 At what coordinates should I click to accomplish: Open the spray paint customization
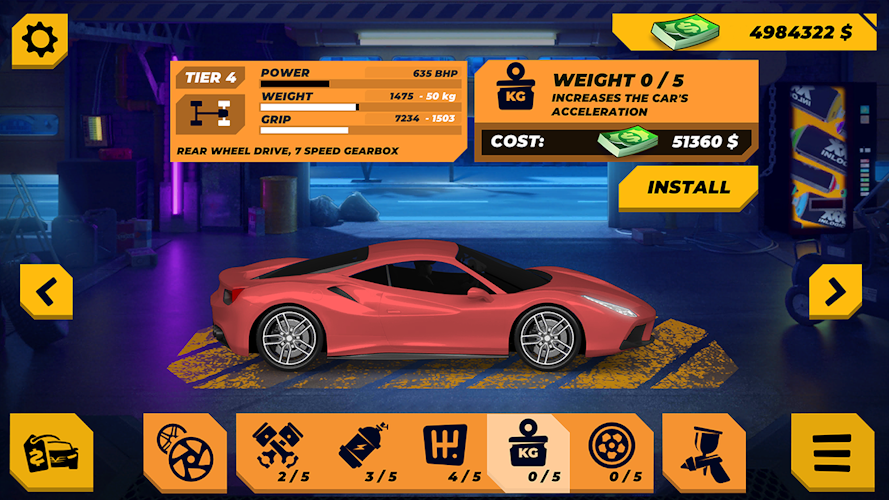[704, 453]
